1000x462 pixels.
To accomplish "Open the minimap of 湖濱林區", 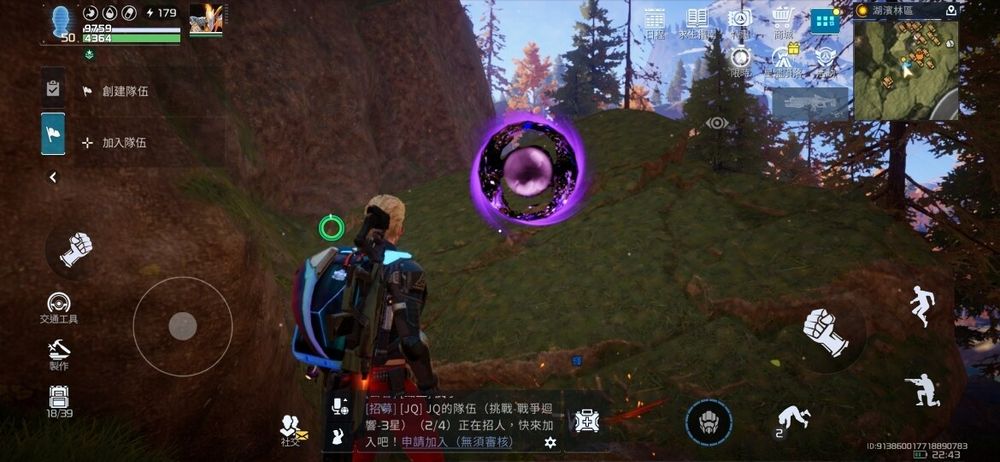I will 905,68.
